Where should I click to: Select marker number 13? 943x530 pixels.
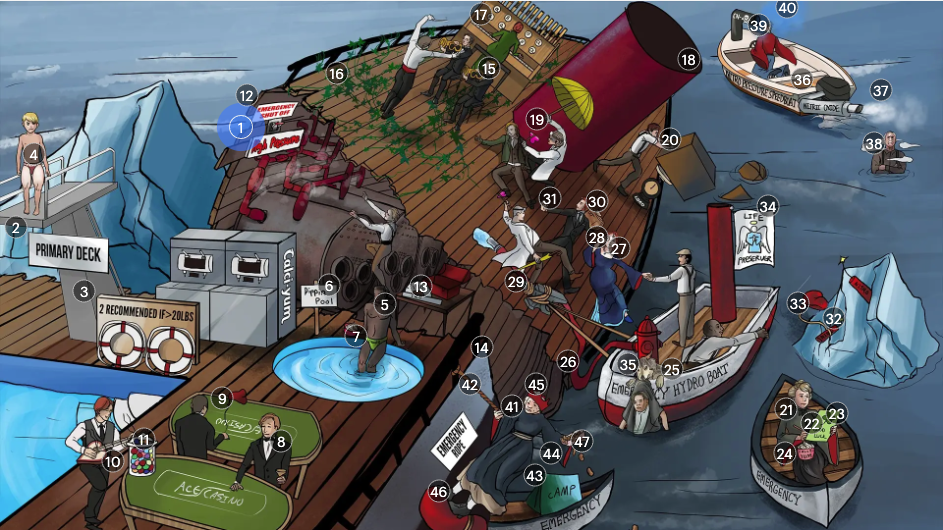pyautogui.click(x=420, y=287)
